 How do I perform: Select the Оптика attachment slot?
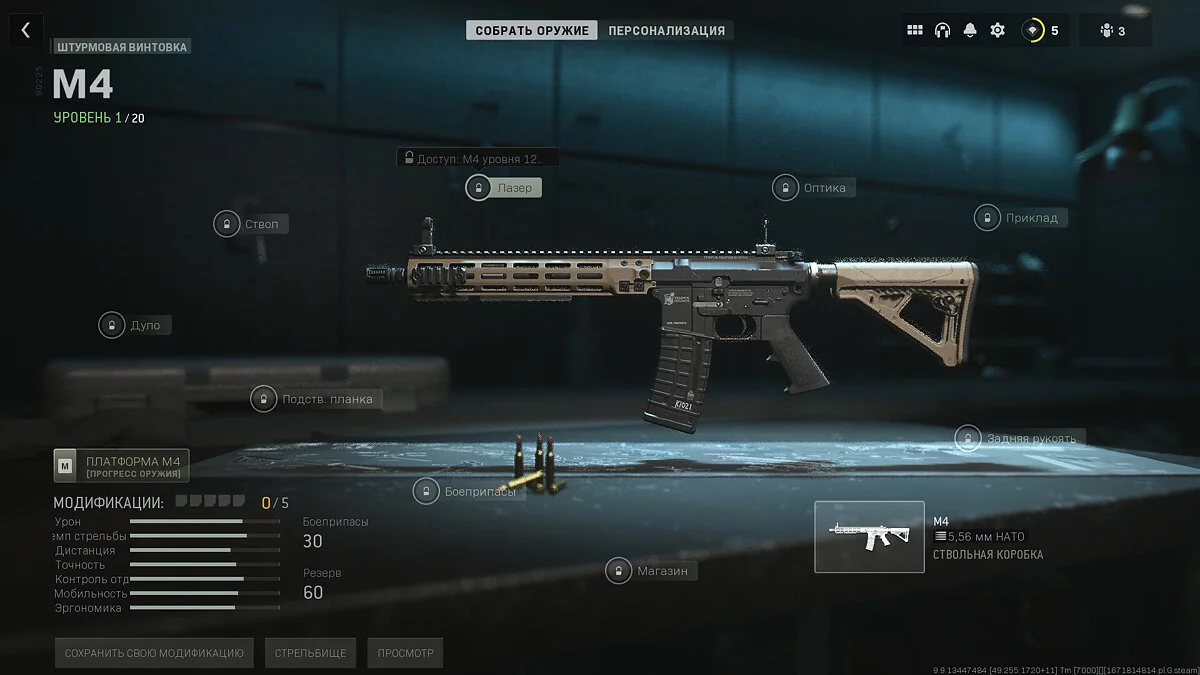tap(812, 187)
